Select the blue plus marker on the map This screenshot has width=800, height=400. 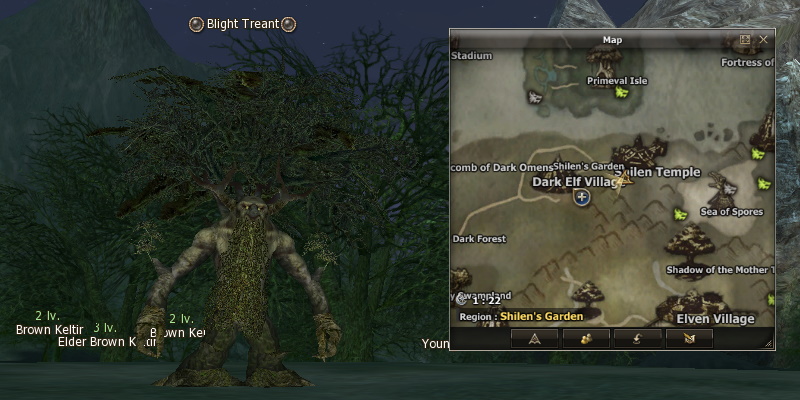click(582, 198)
